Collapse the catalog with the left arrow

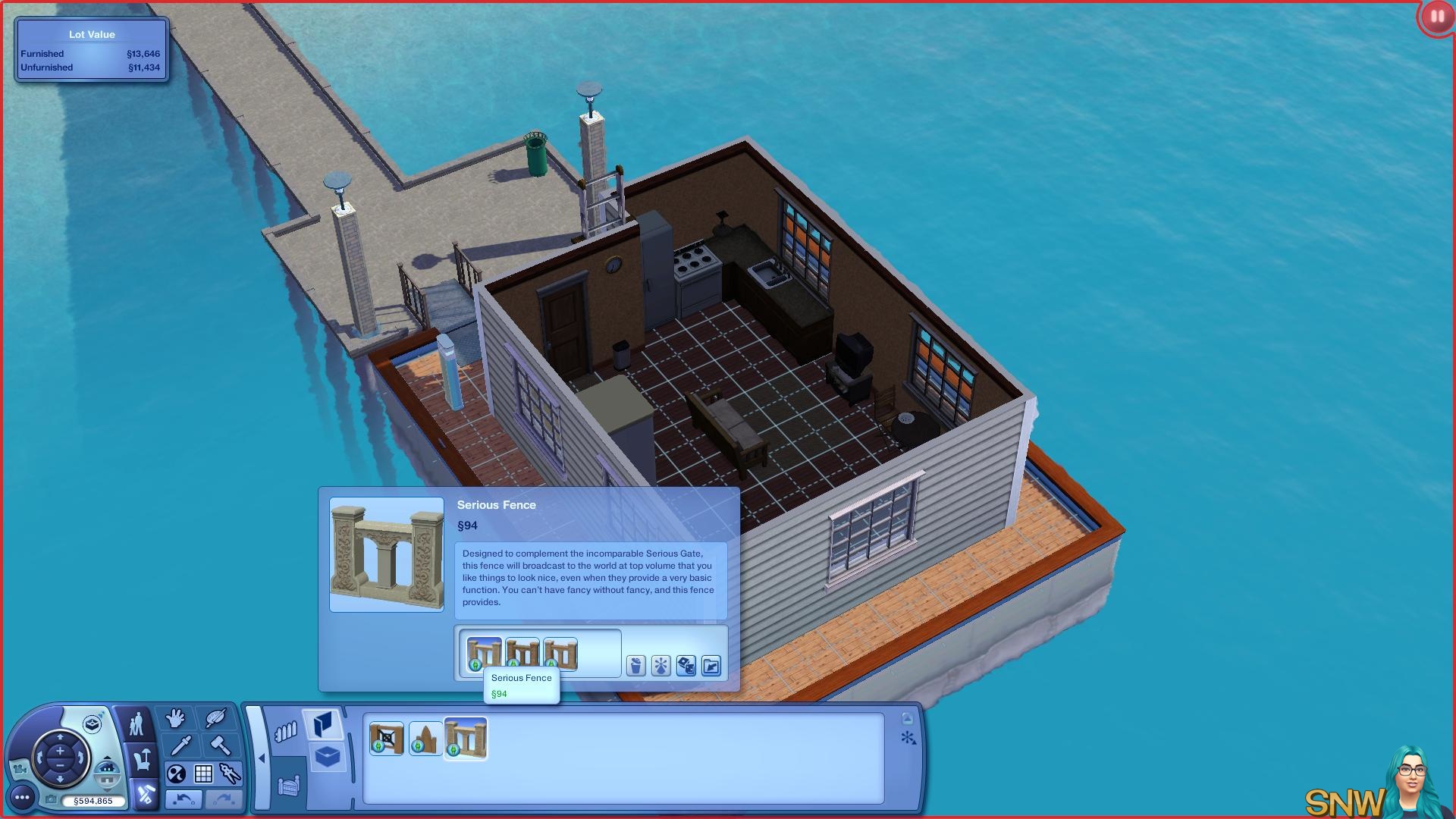pos(262,758)
